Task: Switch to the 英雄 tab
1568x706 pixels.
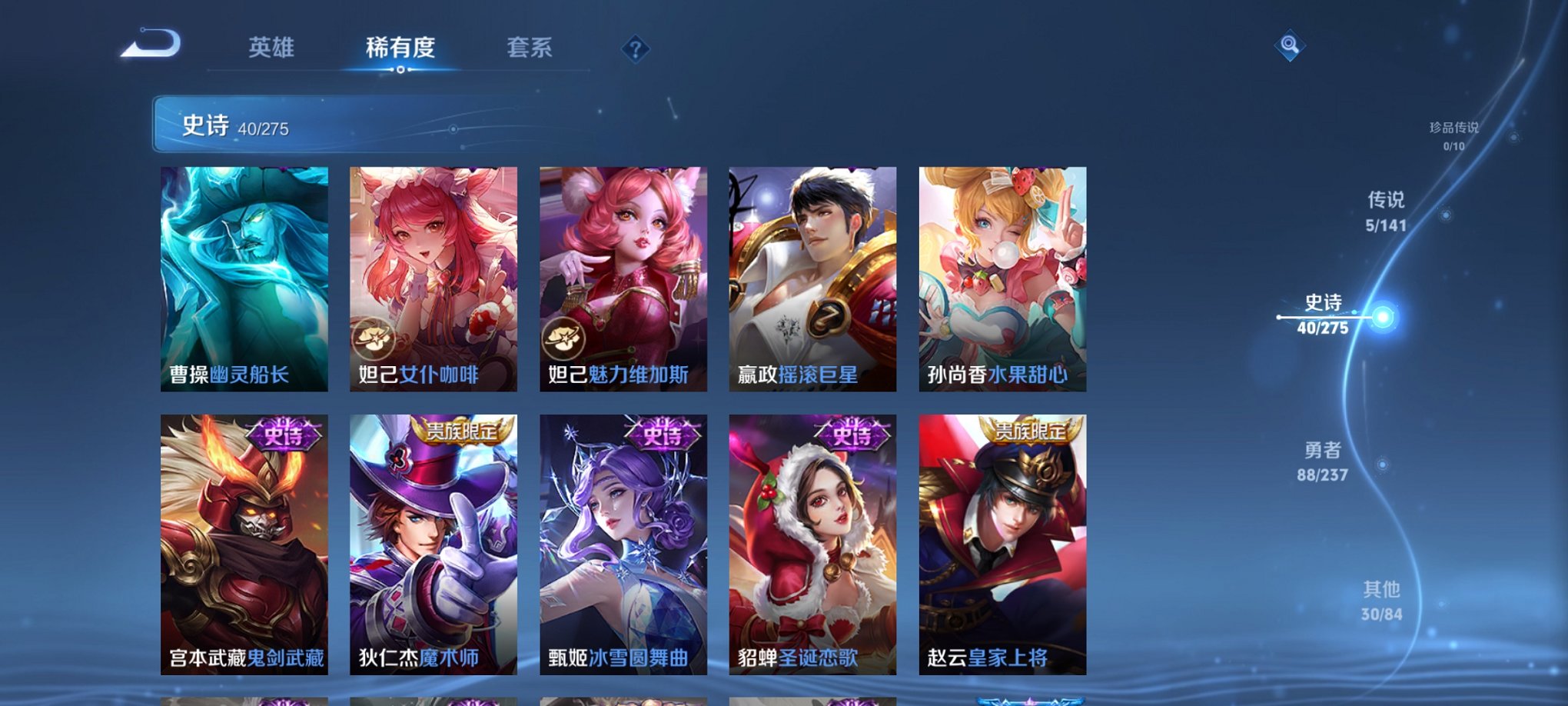Action: [271, 48]
